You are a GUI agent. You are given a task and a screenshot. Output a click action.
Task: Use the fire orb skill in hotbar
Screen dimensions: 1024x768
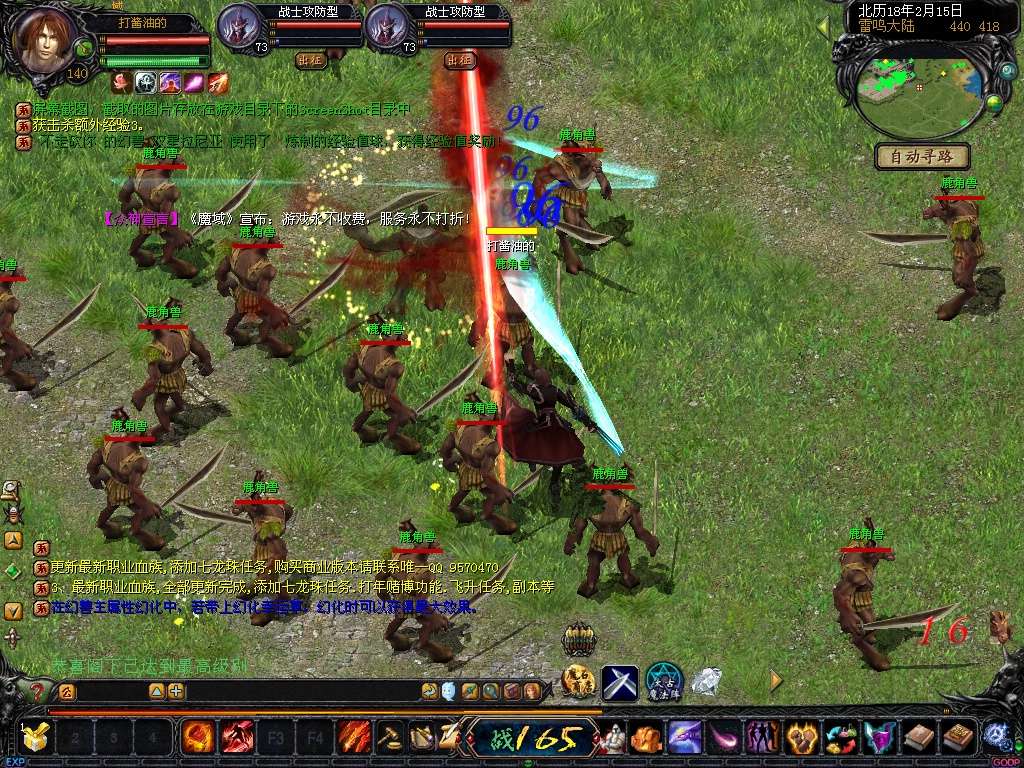click(197, 738)
